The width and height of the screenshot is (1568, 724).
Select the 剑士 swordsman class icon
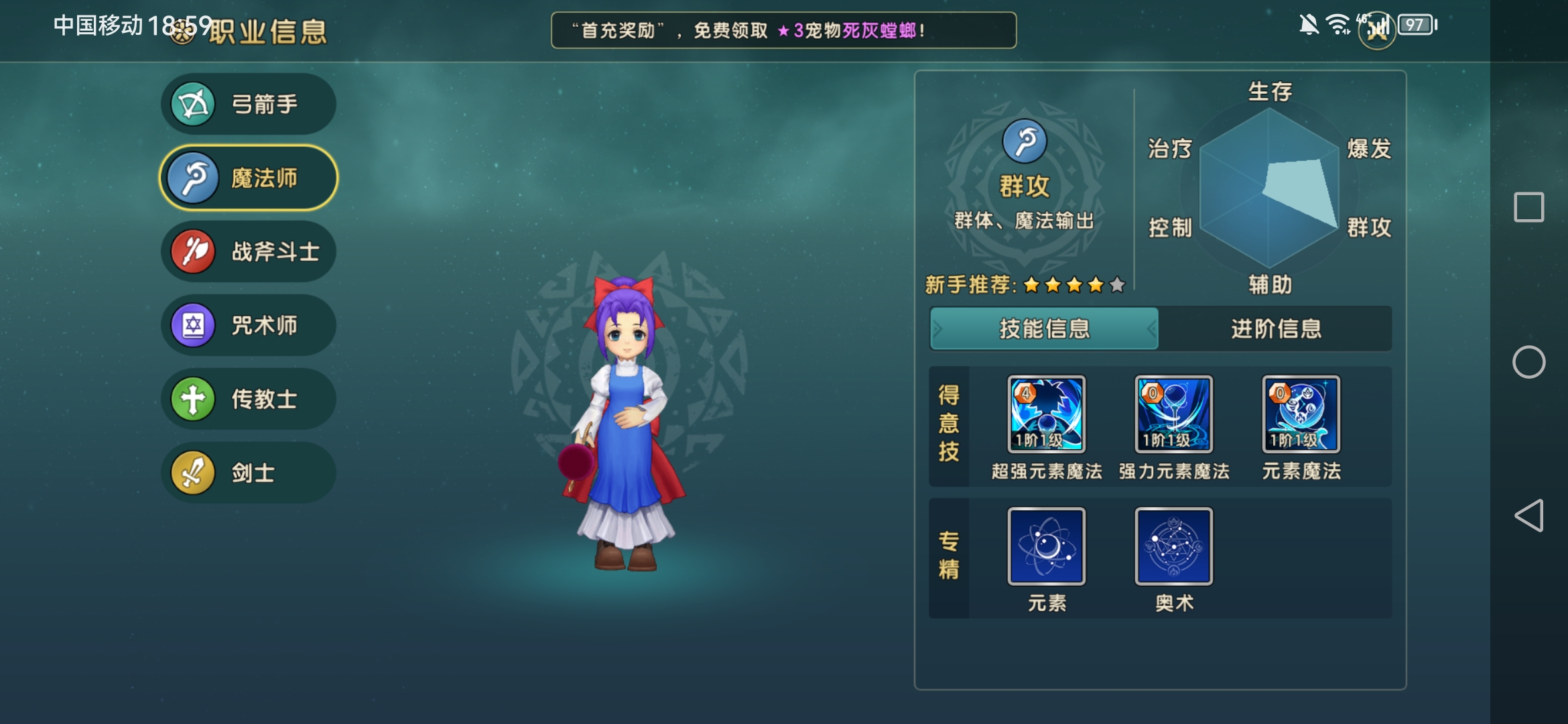(x=192, y=471)
